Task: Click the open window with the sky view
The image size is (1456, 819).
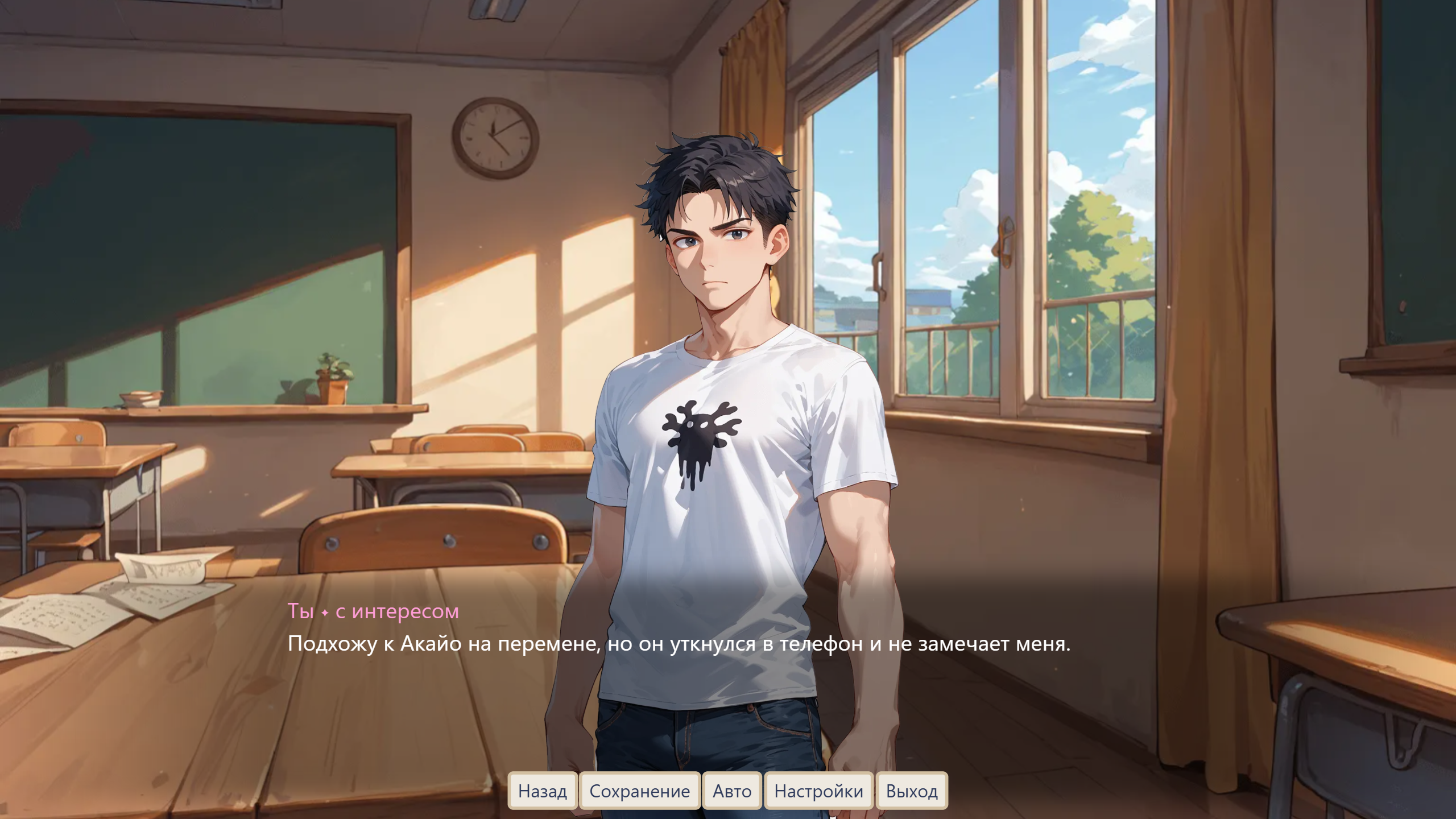Action: pyautogui.click(x=995, y=171)
